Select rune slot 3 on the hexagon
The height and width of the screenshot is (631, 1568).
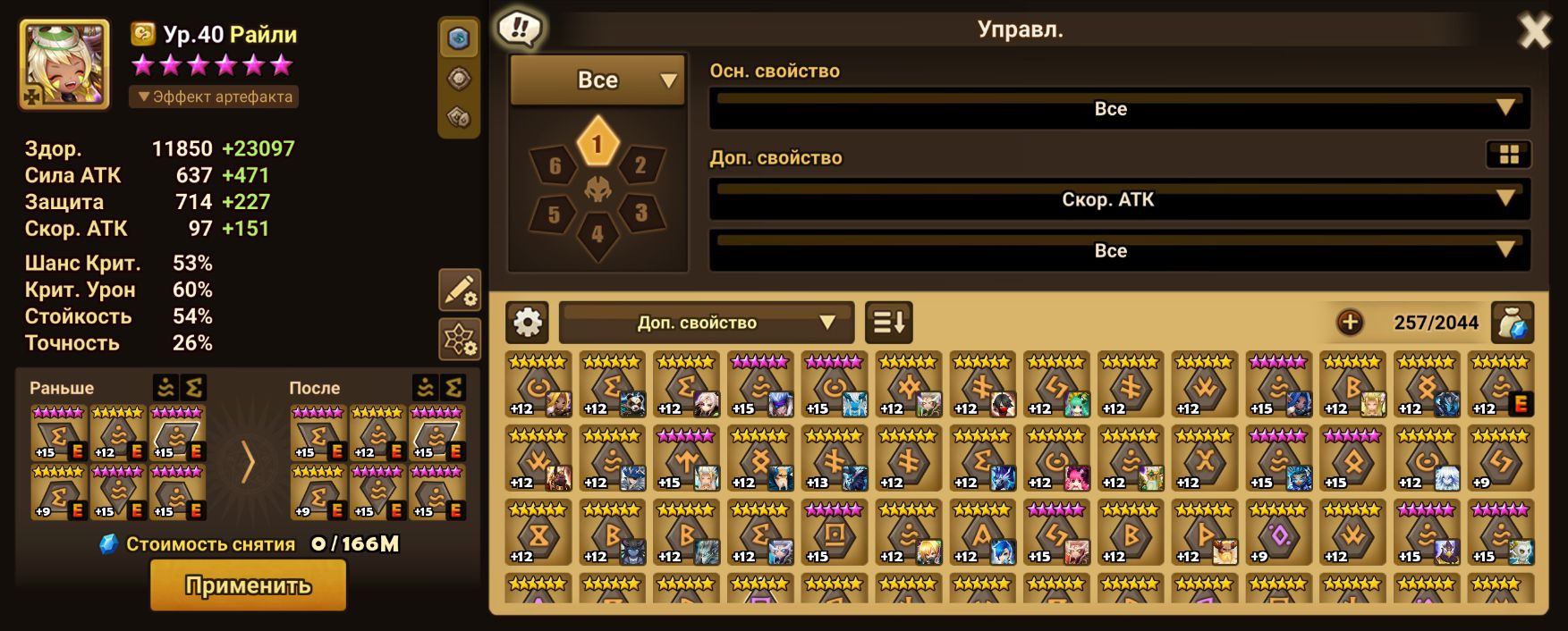tap(640, 214)
